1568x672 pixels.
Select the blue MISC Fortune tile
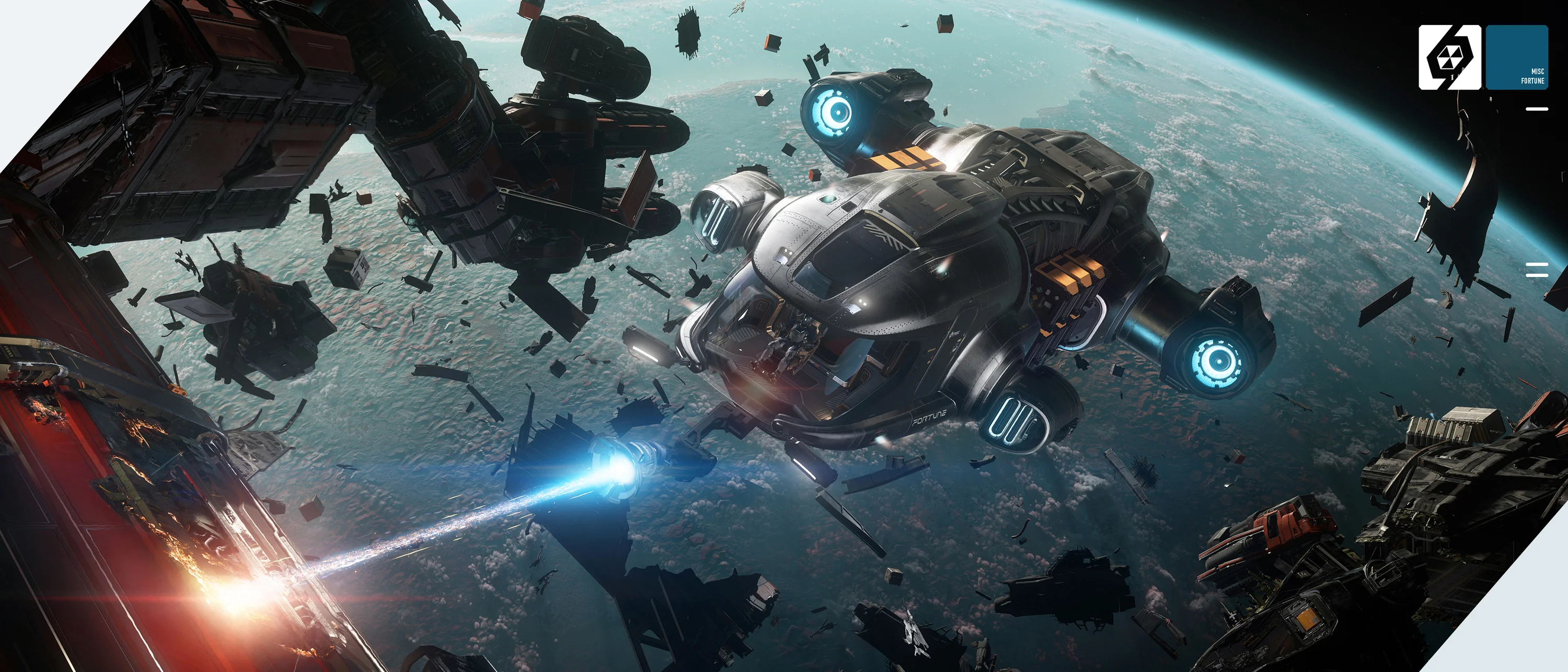pos(1516,58)
